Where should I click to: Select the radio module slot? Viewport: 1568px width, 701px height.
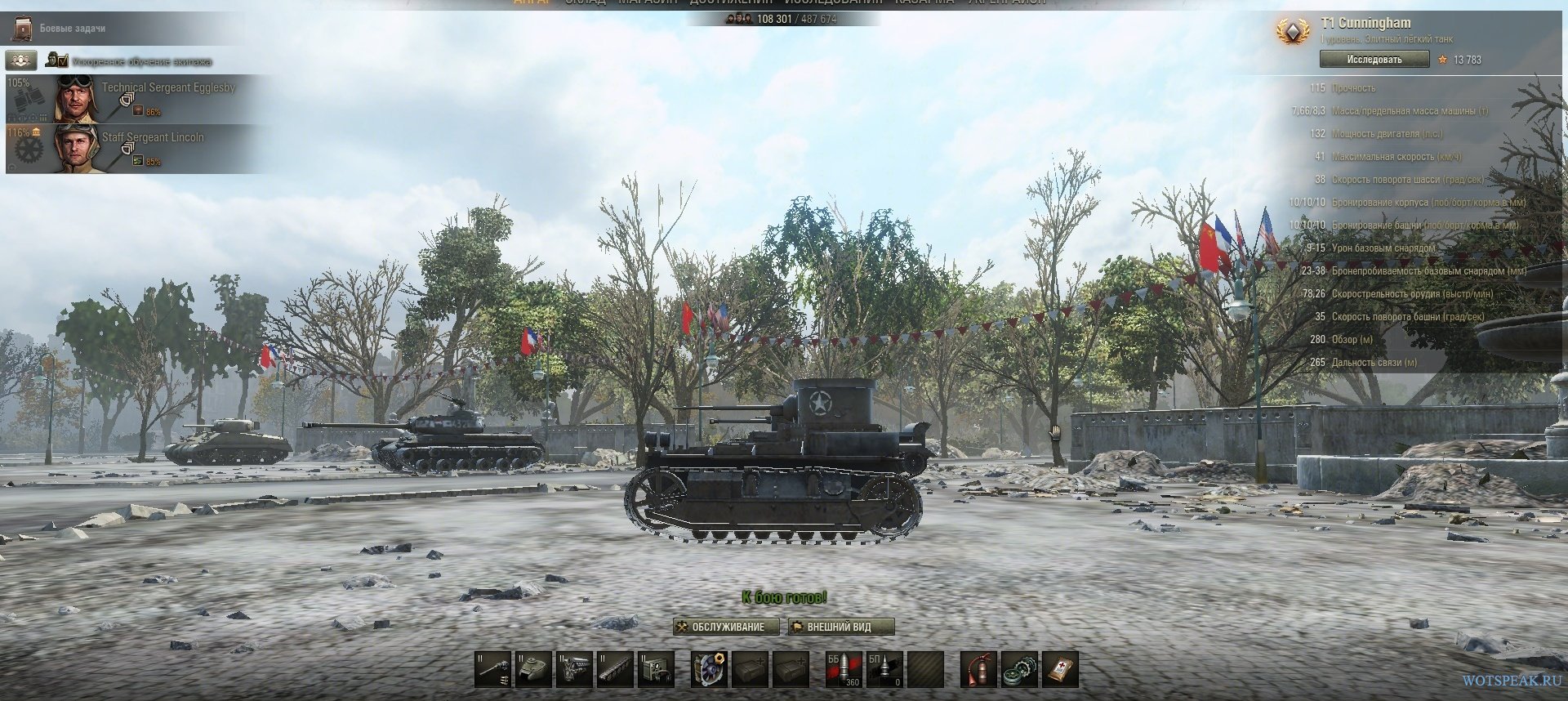click(656, 669)
